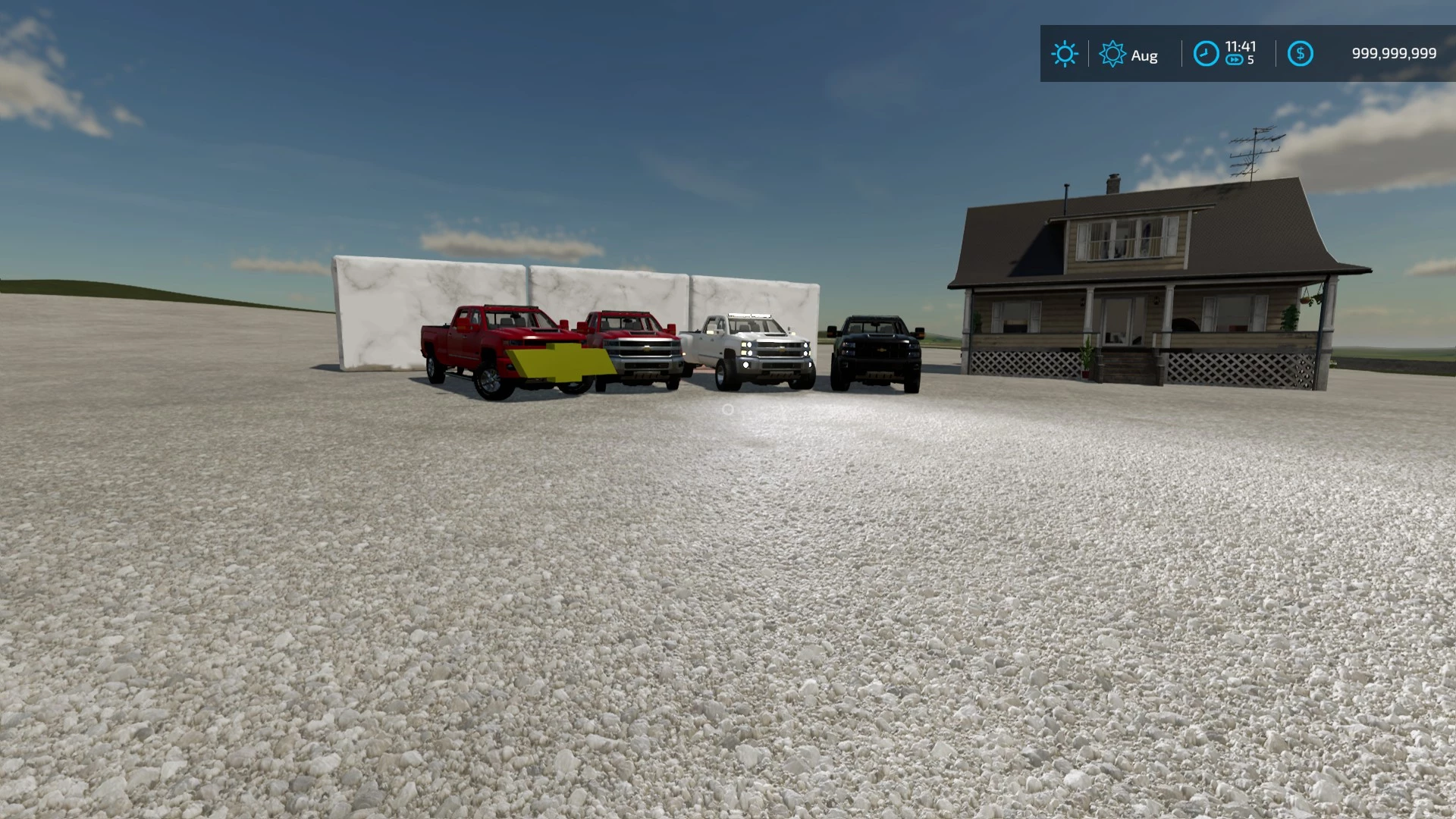Click the center crosshair dot

[728, 409]
